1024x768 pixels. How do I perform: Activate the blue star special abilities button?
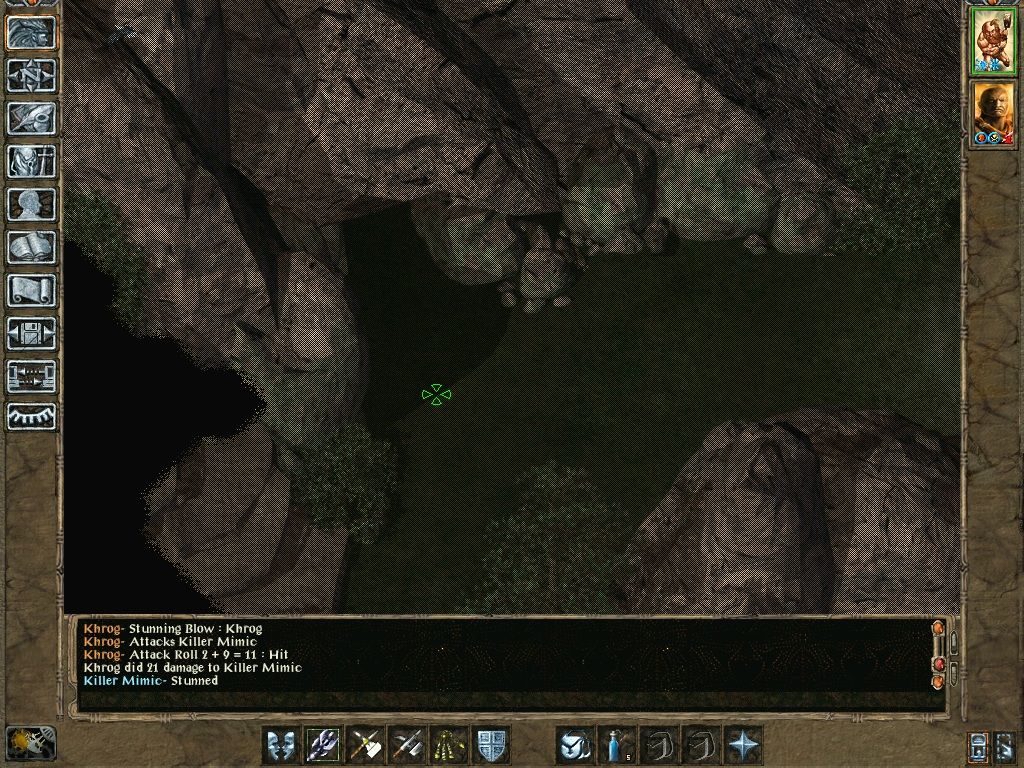point(743,745)
